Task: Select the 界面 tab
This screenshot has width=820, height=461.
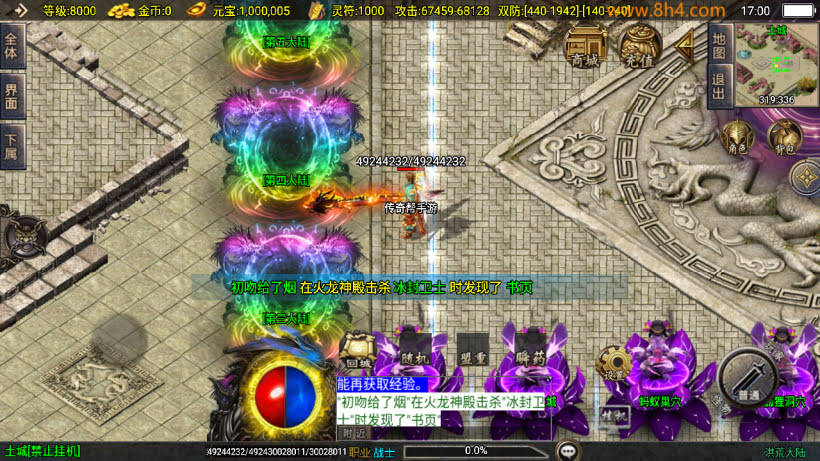Action: tap(12, 97)
